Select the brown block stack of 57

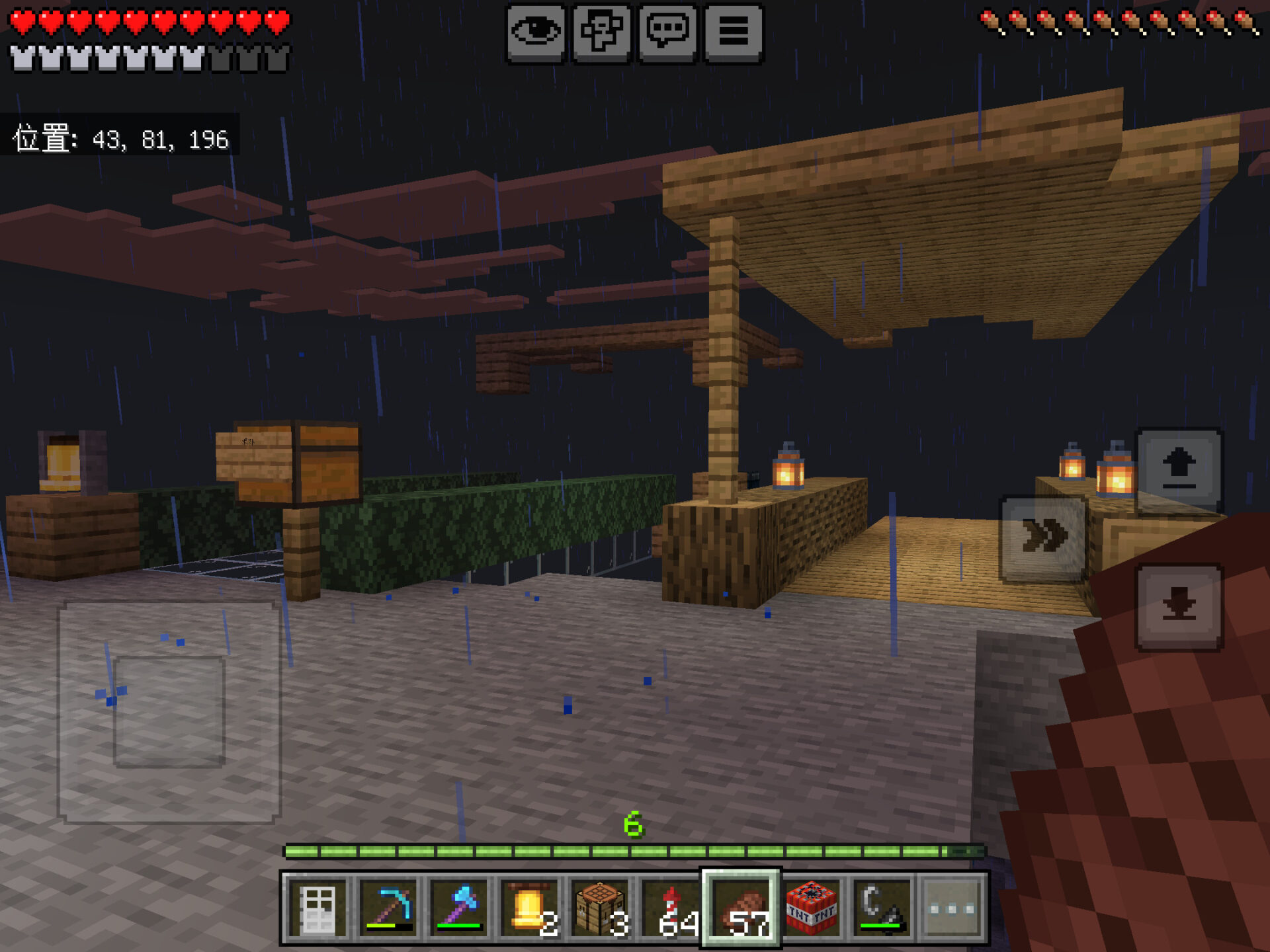(x=741, y=909)
